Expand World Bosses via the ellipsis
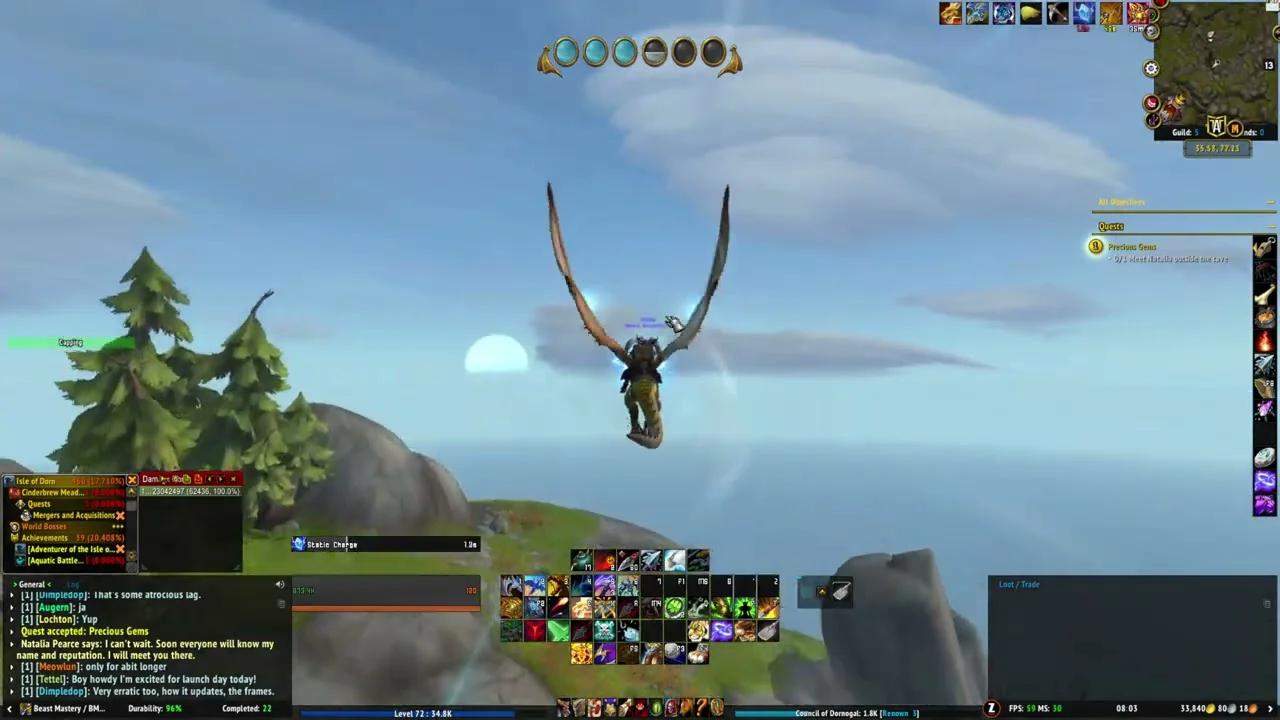Screen dimensions: 1280x720 click(118, 526)
